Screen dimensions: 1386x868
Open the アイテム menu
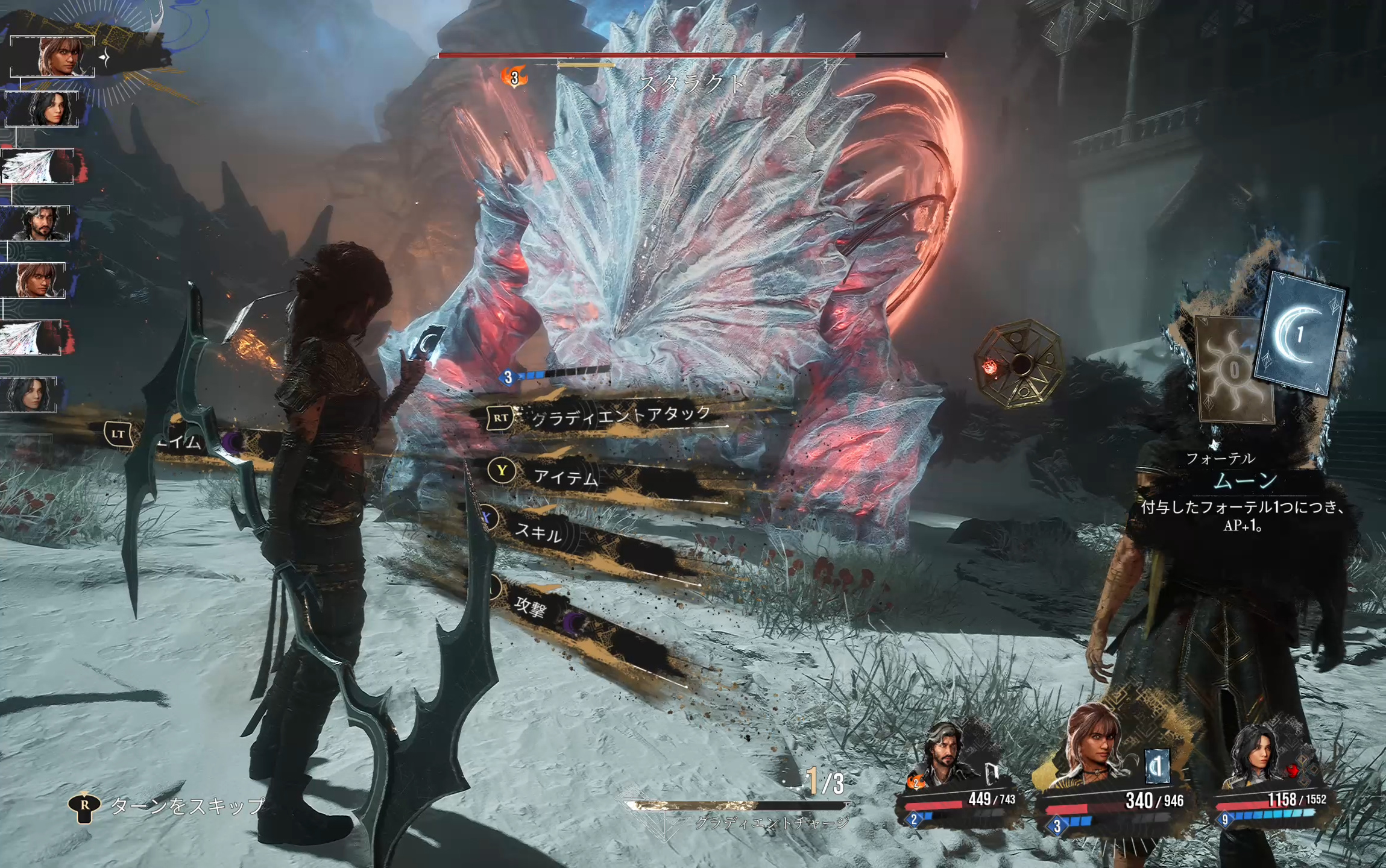tap(565, 477)
